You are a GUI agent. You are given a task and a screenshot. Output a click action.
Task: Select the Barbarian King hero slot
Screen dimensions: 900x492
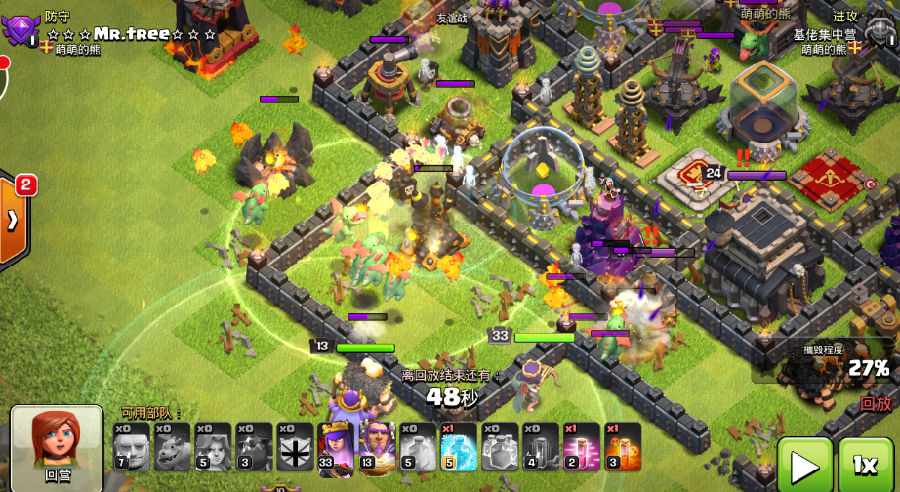click(377, 446)
